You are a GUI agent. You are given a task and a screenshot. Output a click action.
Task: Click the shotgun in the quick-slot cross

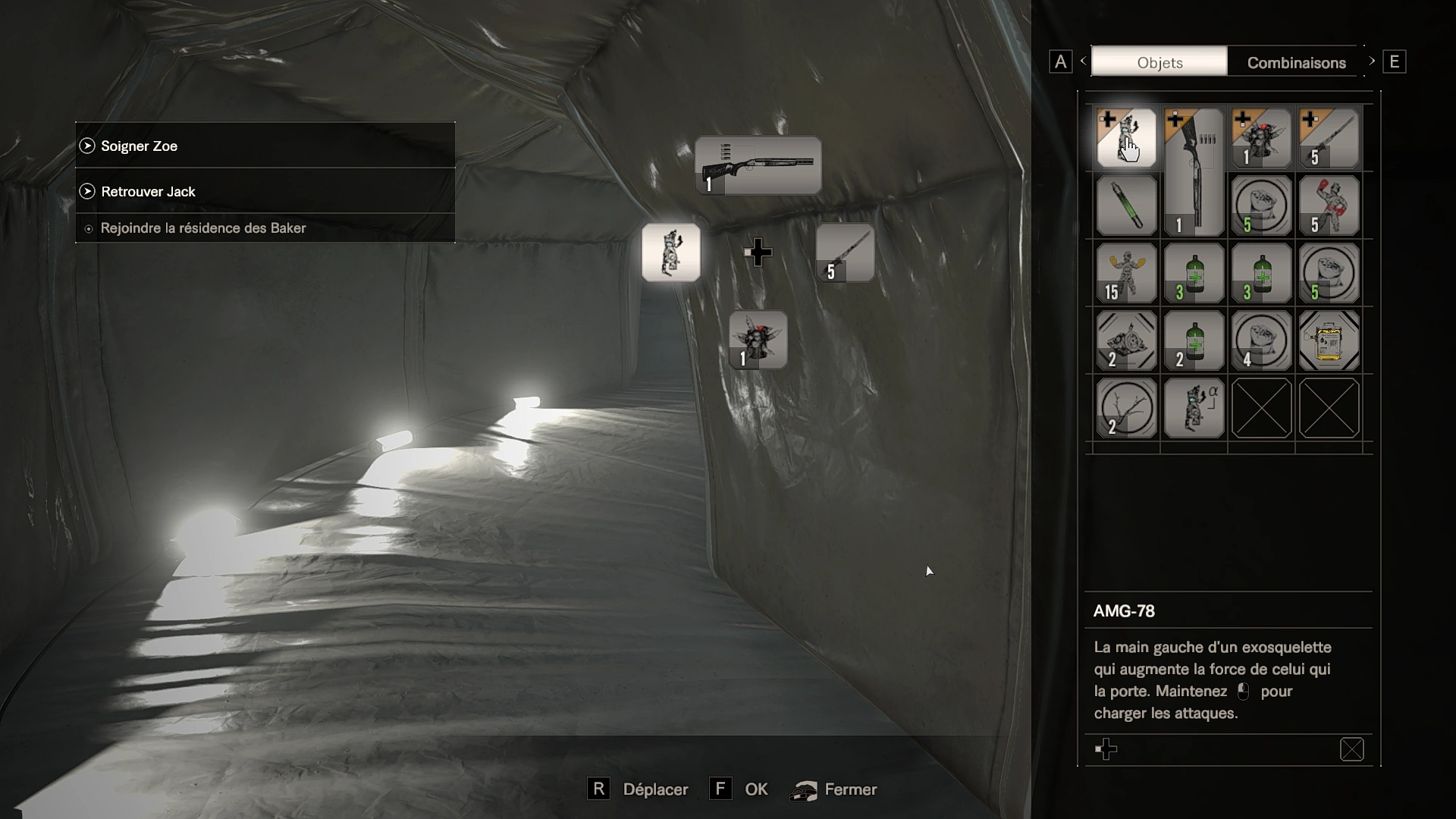point(758,165)
